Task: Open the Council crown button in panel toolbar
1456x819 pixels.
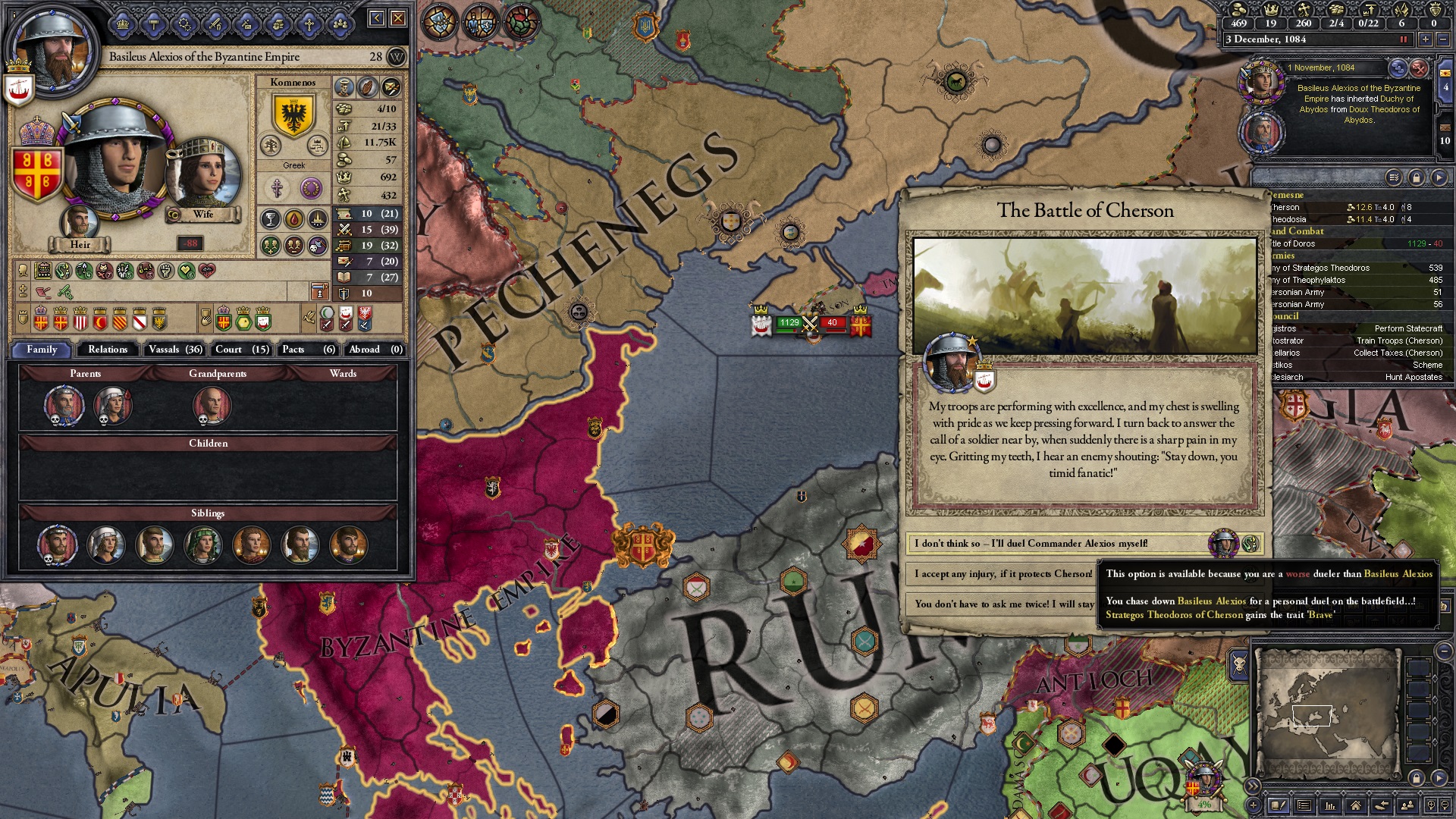Action: 123,25
